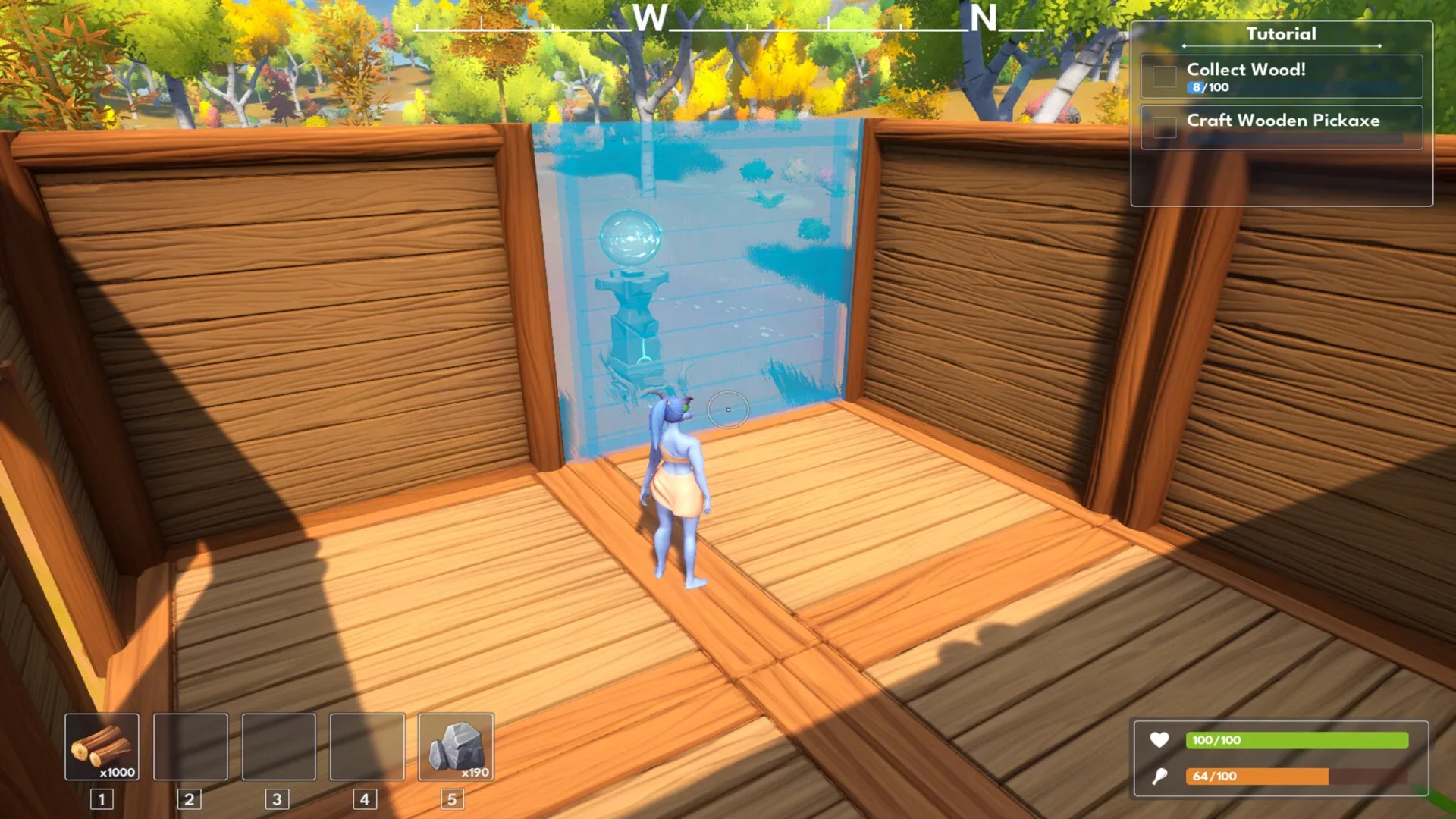Click the heart icon beside the health bar

[x=1160, y=740]
